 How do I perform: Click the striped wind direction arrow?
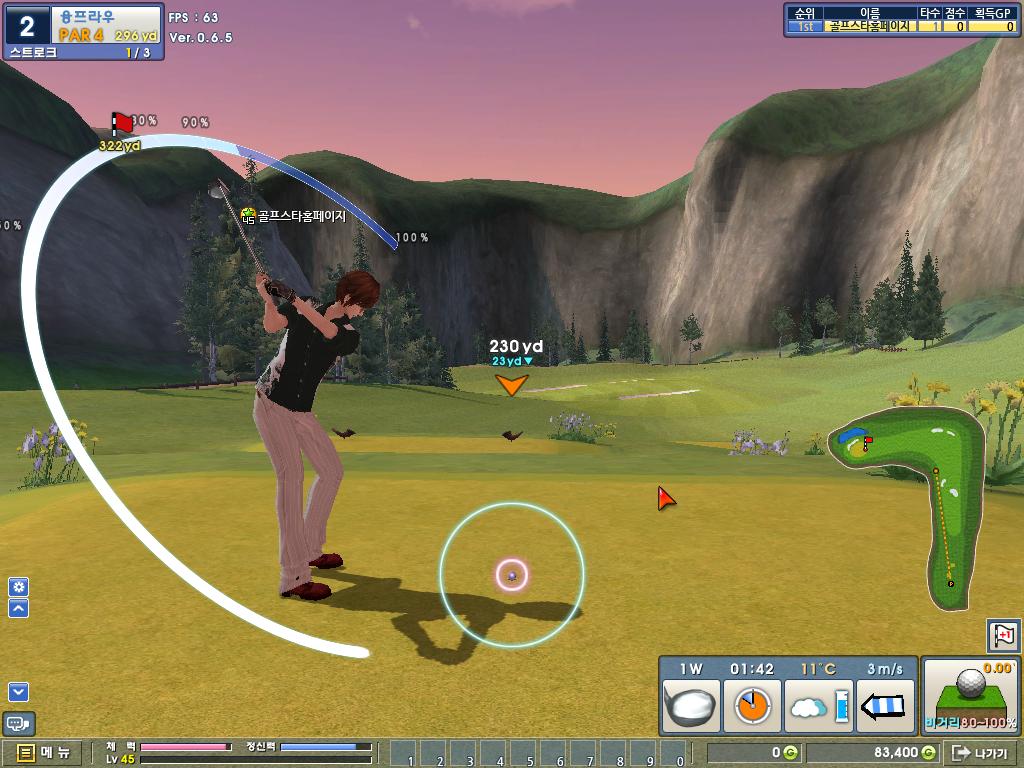[x=886, y=706]
